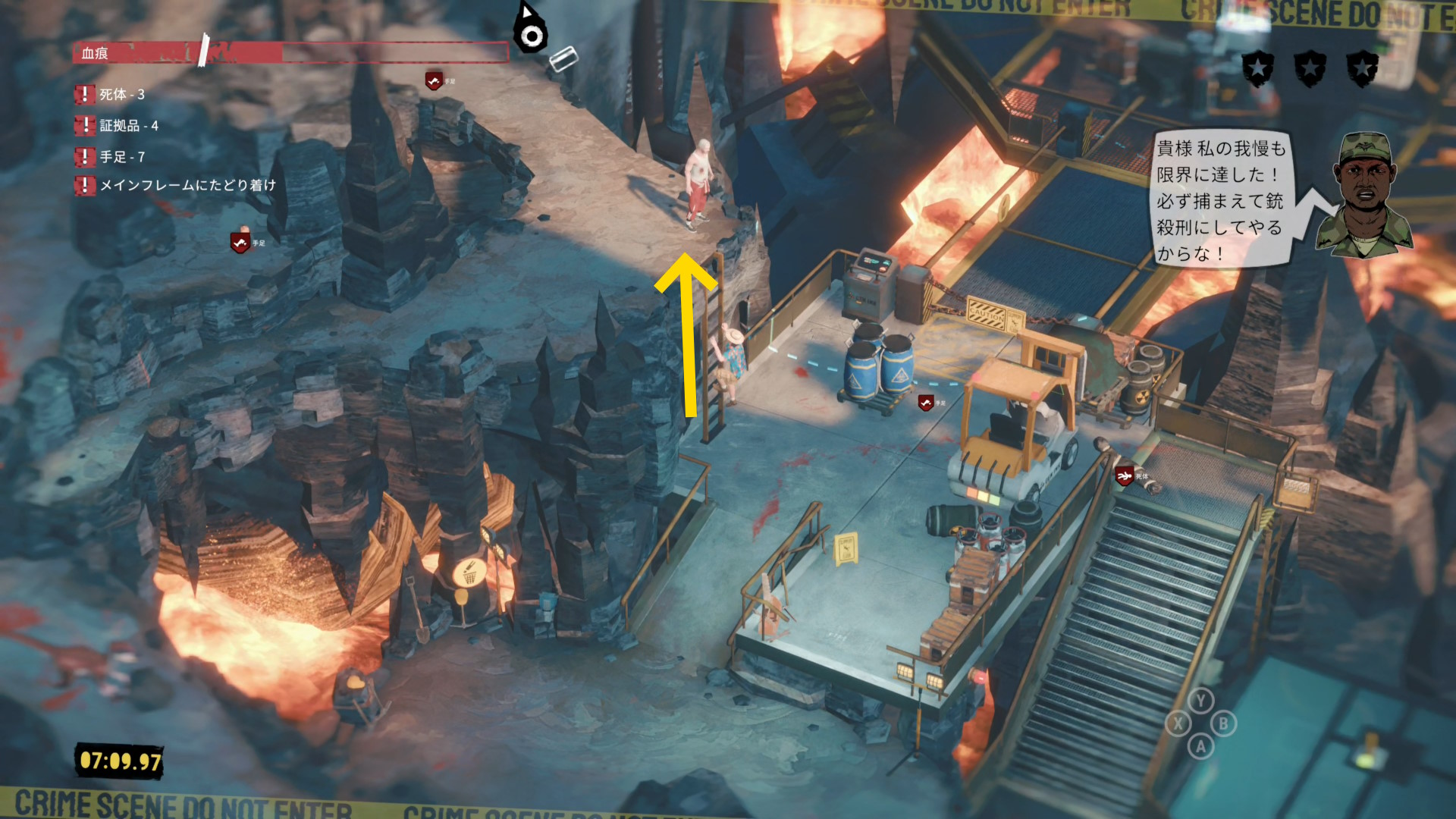Select the メインフレームにたどり着け objective
Image resolution: width=1456 pixels, height=819 pixels.
(x=187, y=185)
